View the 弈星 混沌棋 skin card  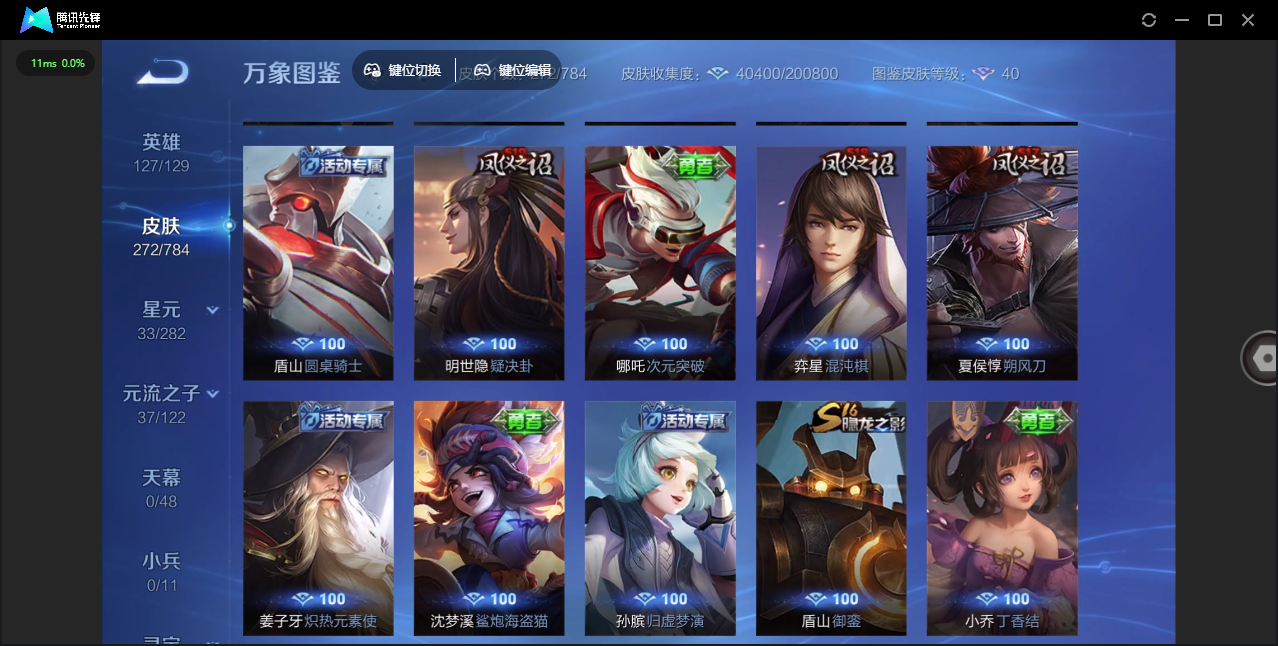click(831, 263)
